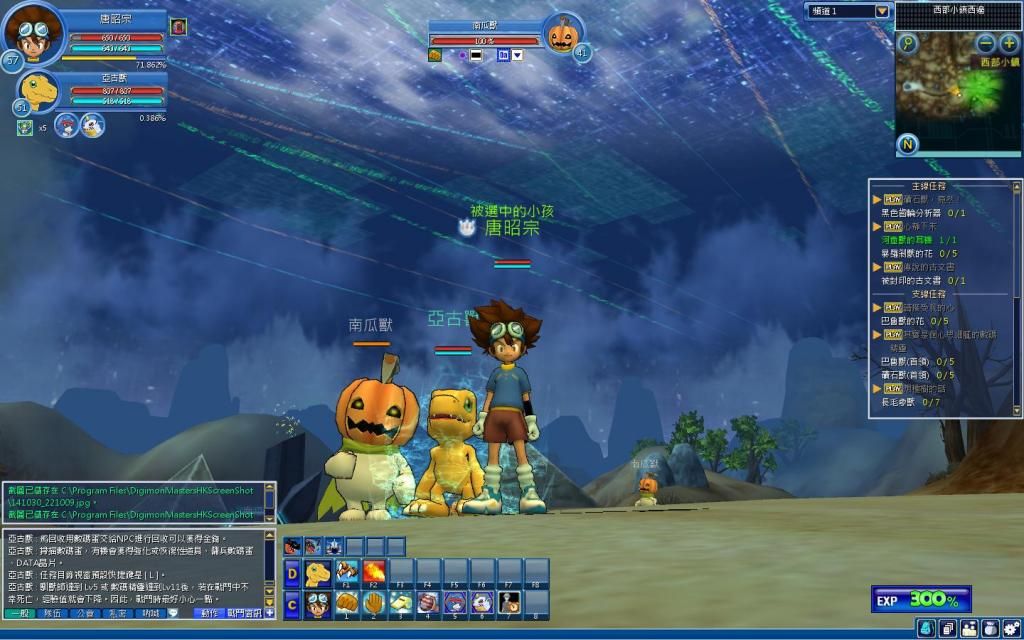Click the minimap magnifier search button
The width and height of the screenshot is (1024, 640).
pos(908,43)
